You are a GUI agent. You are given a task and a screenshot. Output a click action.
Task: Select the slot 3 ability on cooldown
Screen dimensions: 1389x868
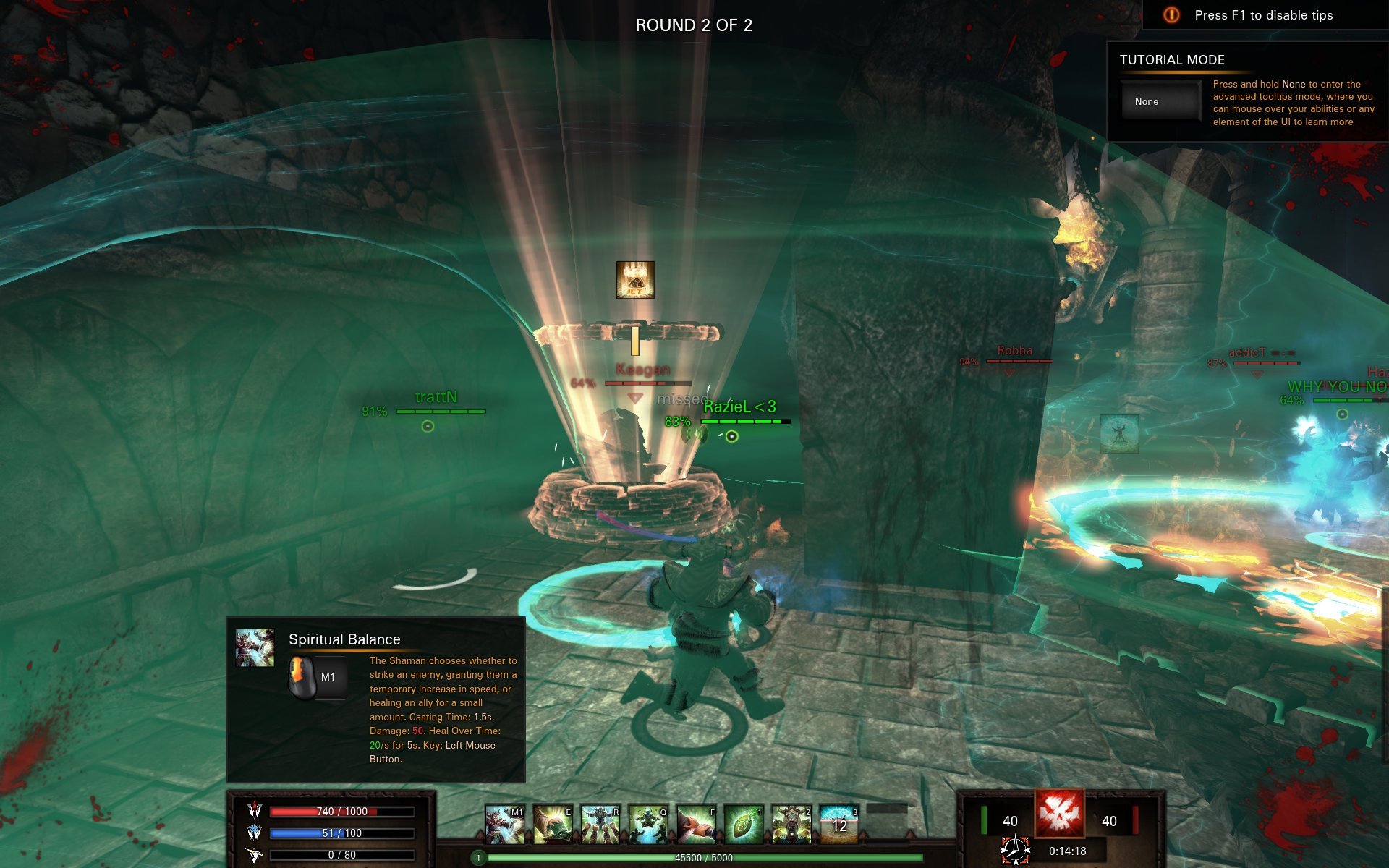(839, 825)
